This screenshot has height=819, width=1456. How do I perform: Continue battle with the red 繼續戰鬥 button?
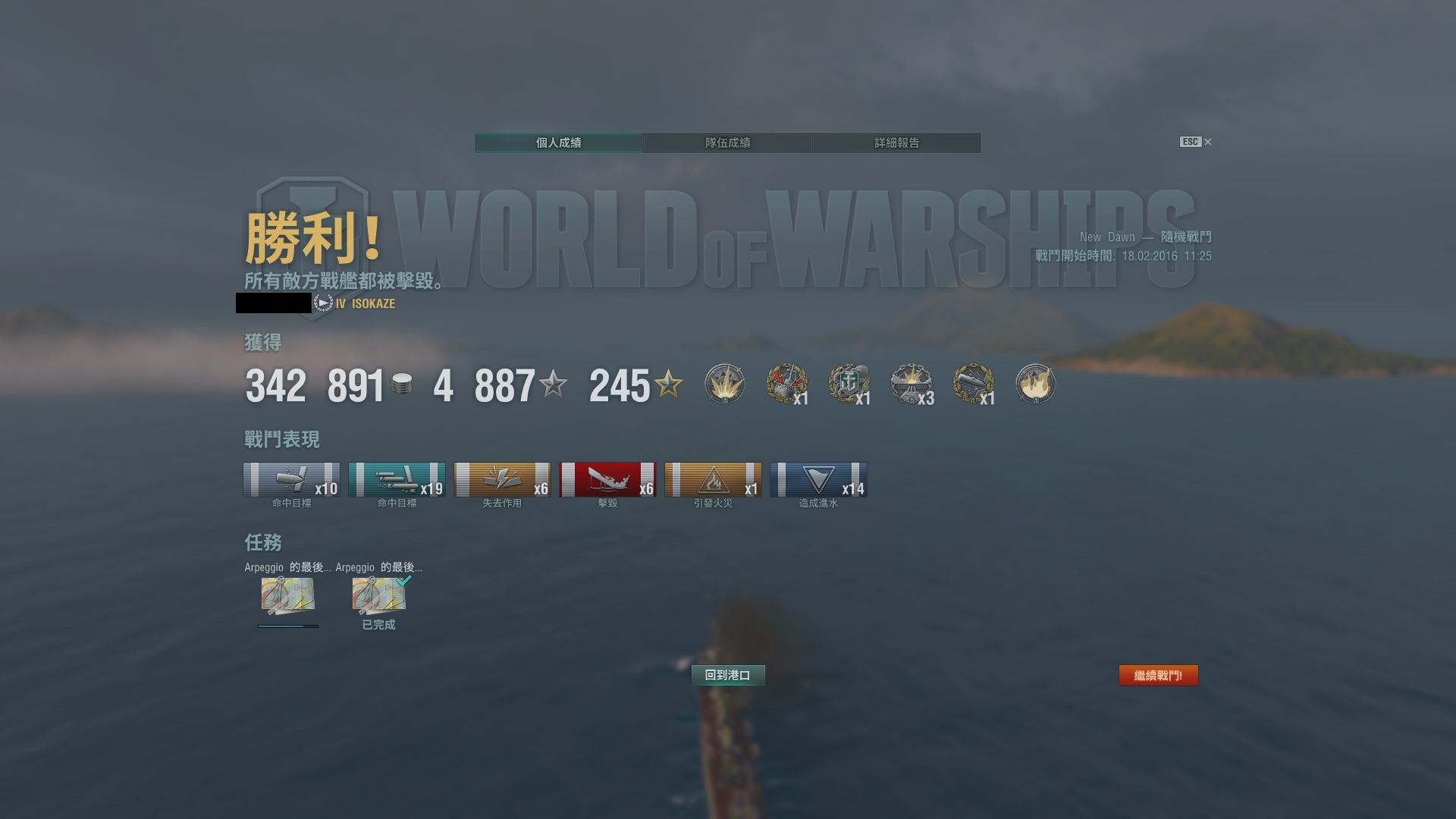[1158, 675]
